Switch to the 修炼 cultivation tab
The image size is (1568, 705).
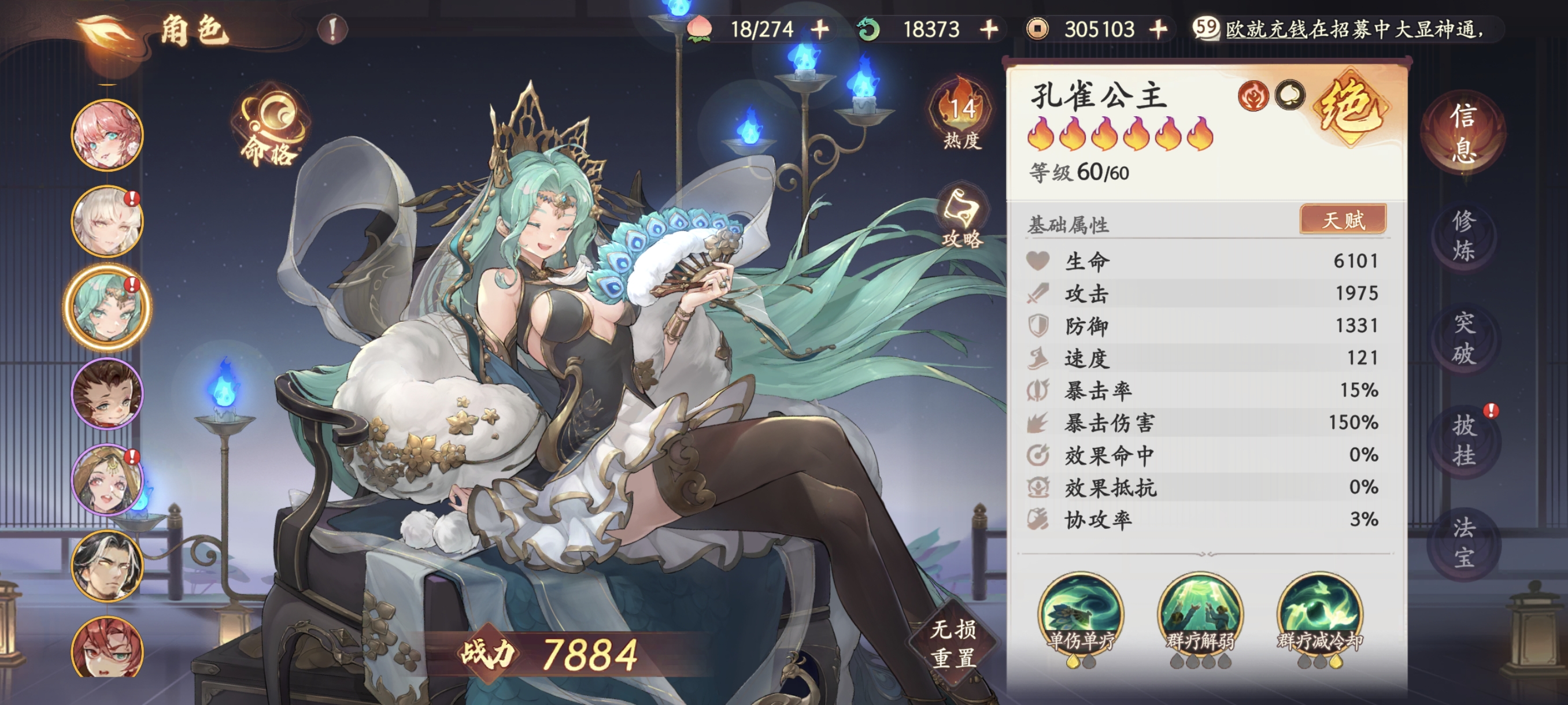click(1463, 235)
